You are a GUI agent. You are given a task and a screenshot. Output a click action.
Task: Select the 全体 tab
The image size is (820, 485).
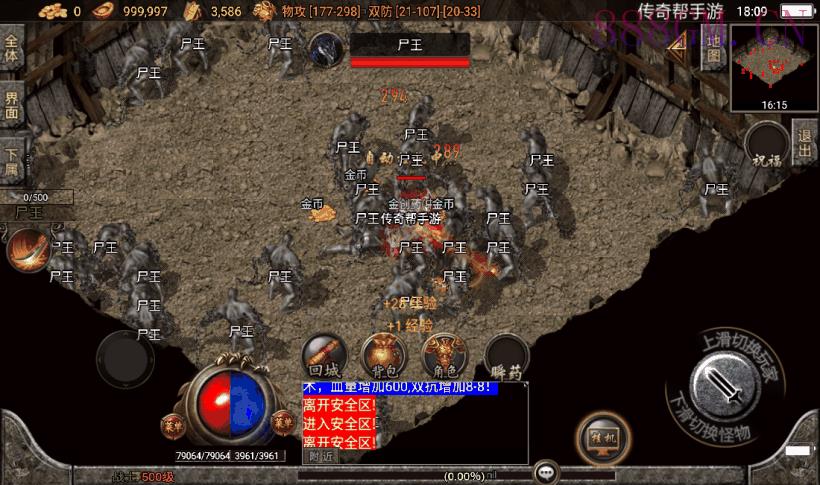point(12,48)
